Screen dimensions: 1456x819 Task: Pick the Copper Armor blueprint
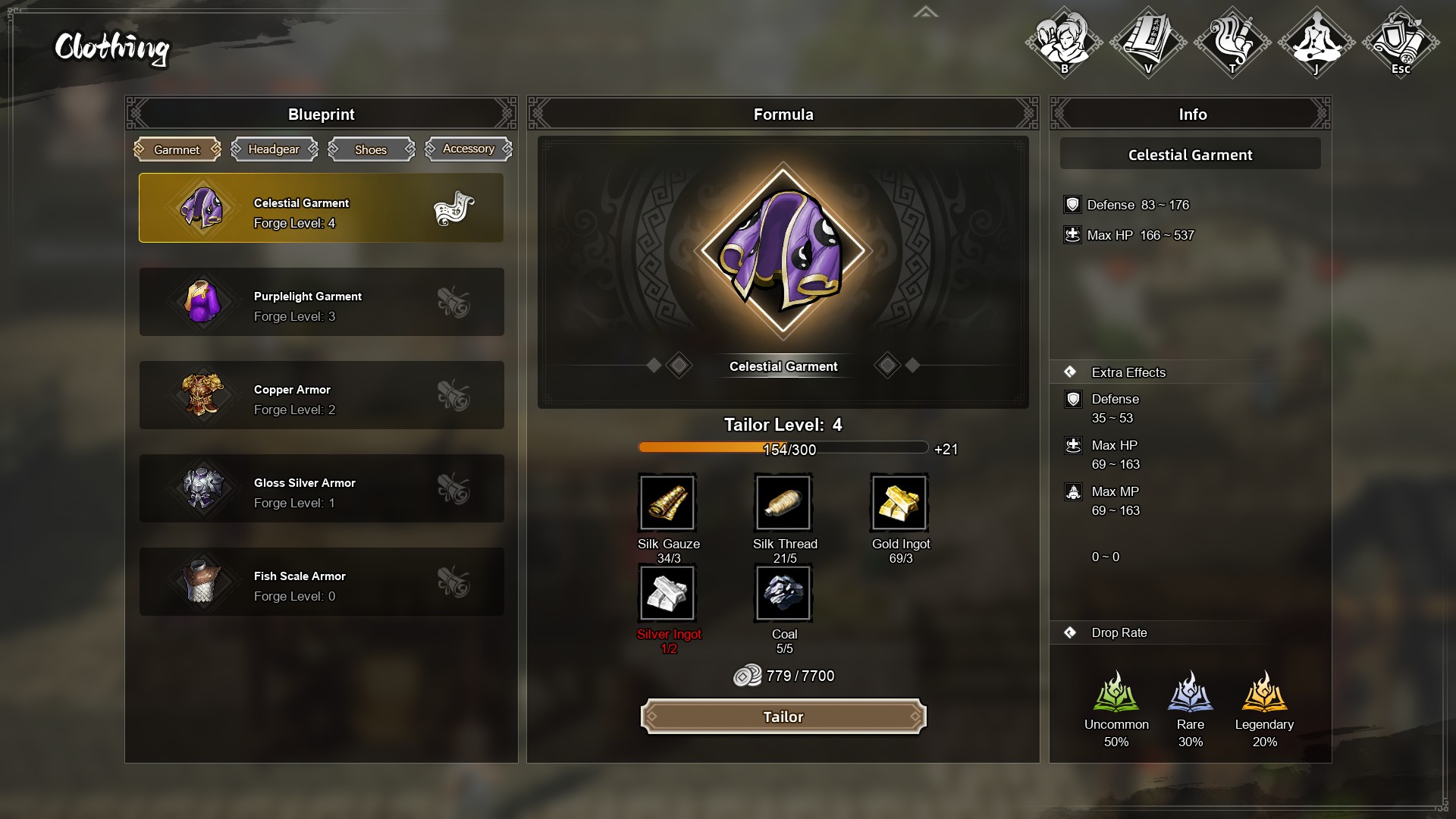point(321,395)
